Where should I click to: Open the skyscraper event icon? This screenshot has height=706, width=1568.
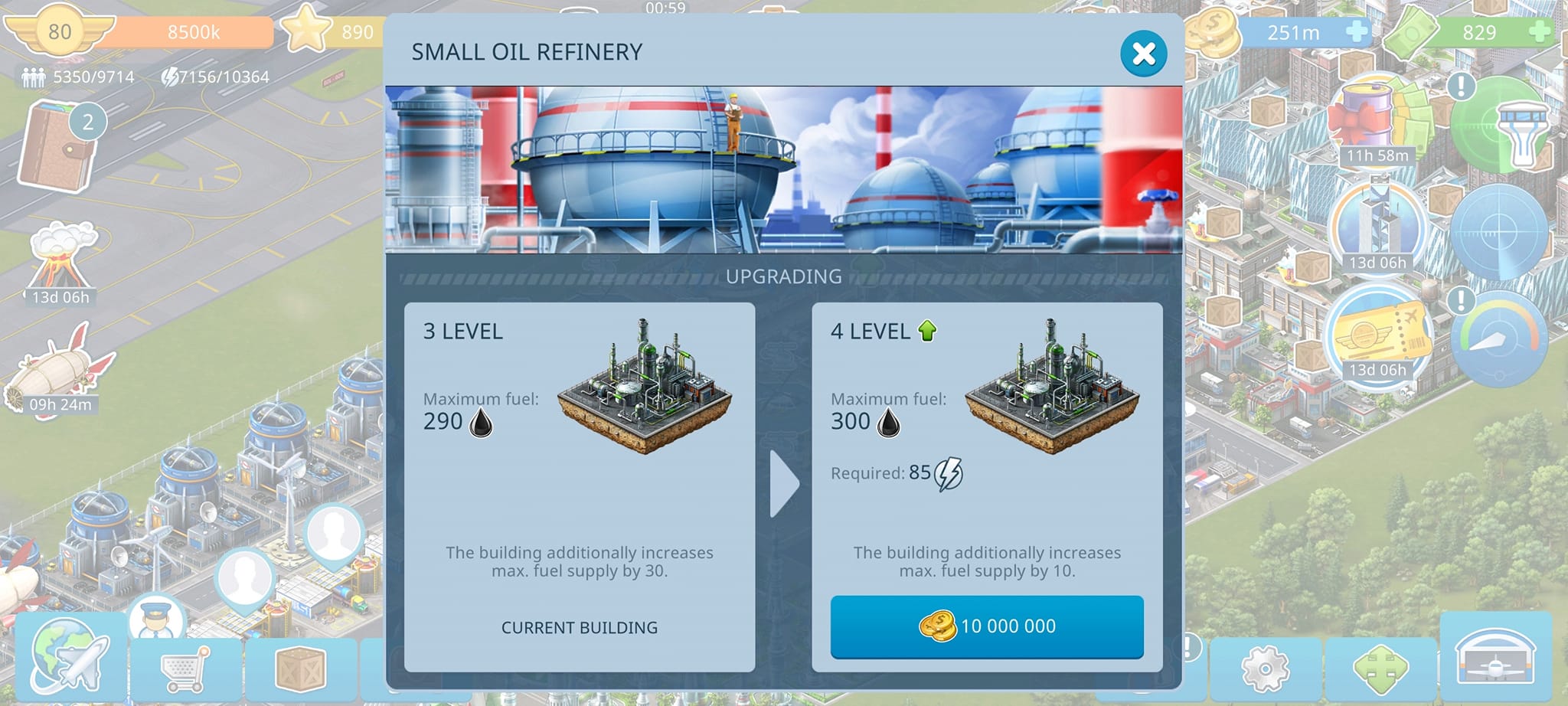pos(1377,222)
